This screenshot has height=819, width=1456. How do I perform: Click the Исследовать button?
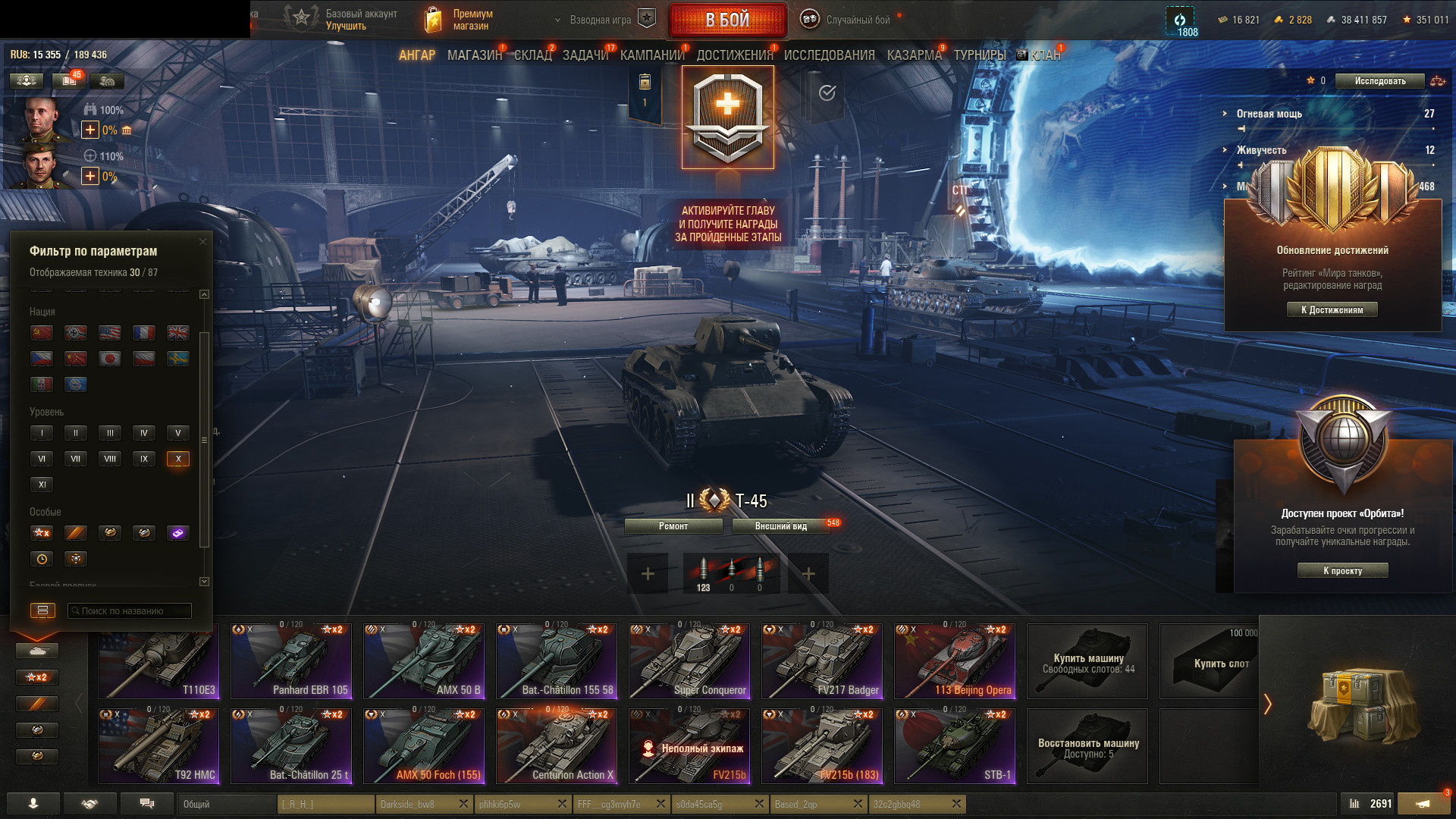[1379, 81]
